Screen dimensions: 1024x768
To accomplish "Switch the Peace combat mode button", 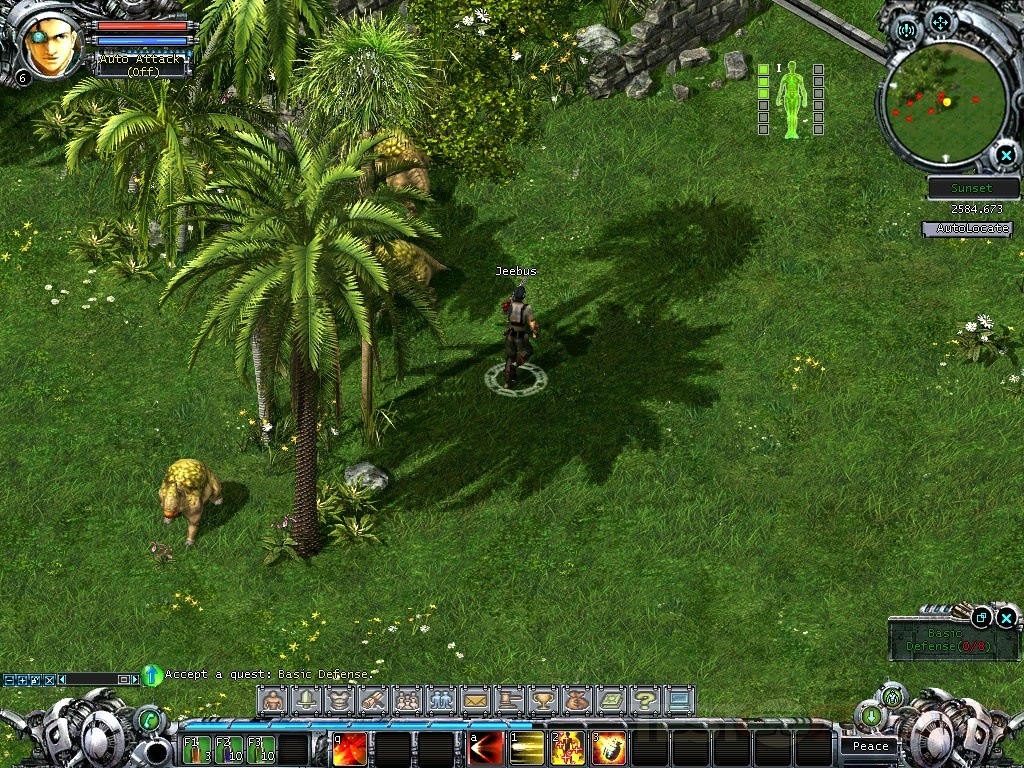I will tap(870, 746).
